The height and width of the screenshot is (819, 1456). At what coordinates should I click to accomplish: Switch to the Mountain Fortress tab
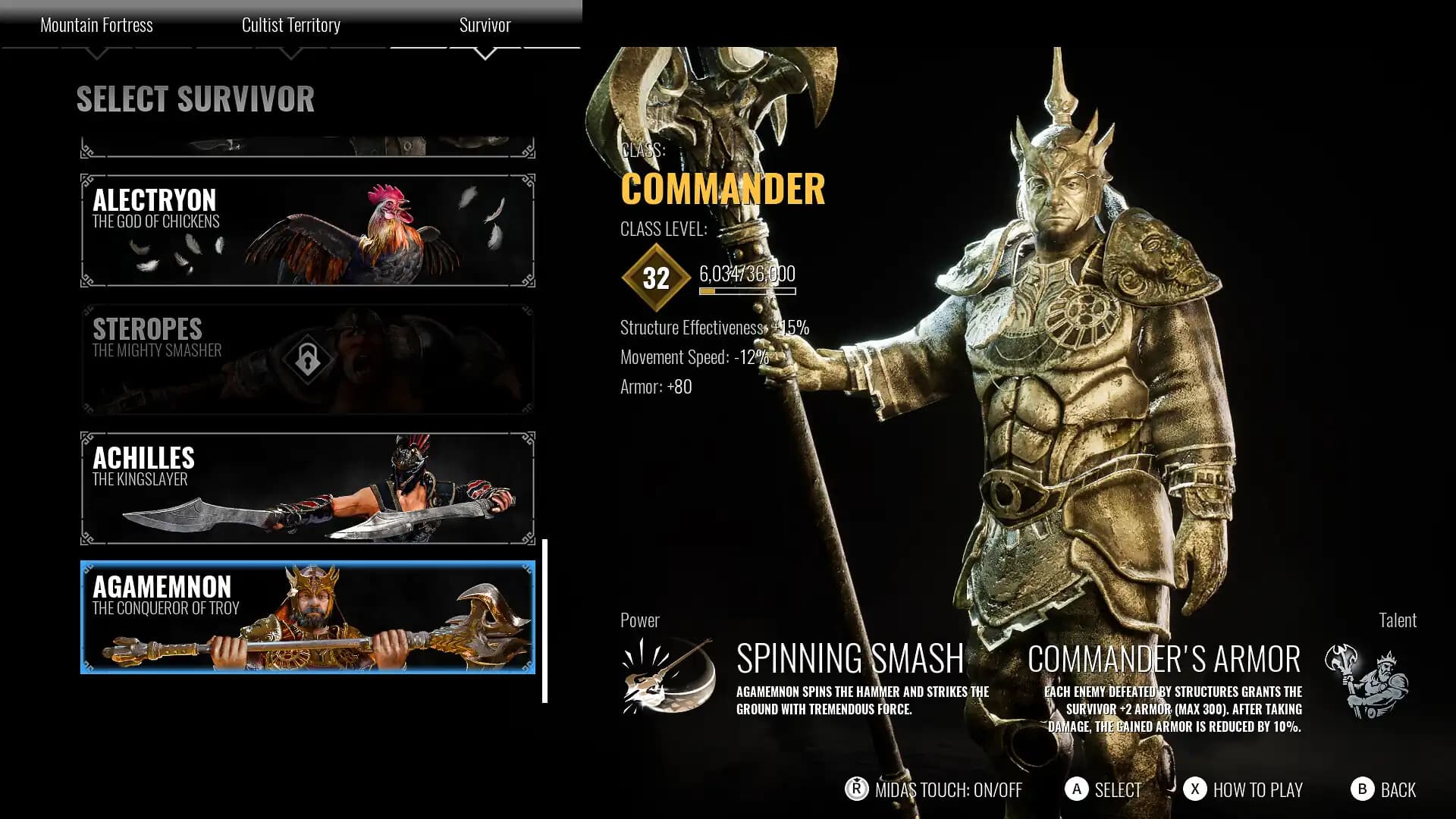pos(97,25)
